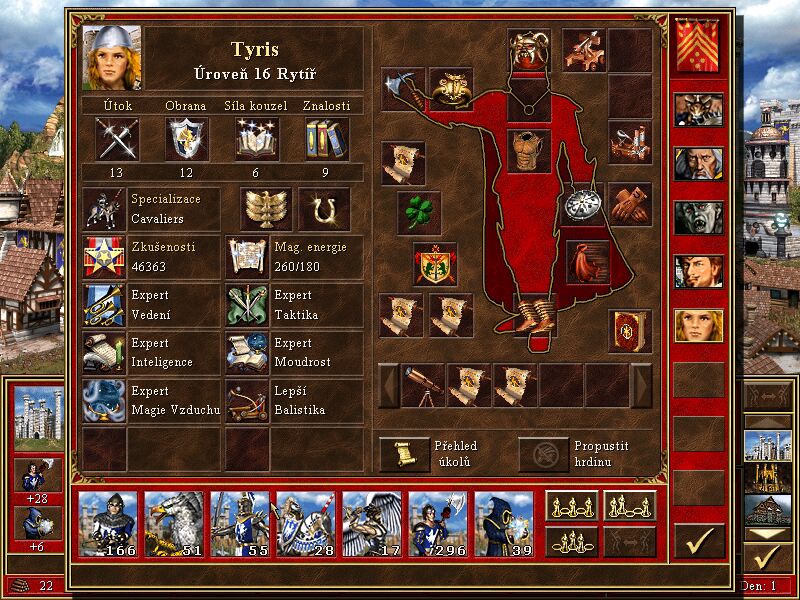800x600 pixels.
Task: Select the mage troop stack of 39
Action: (504, 522)
